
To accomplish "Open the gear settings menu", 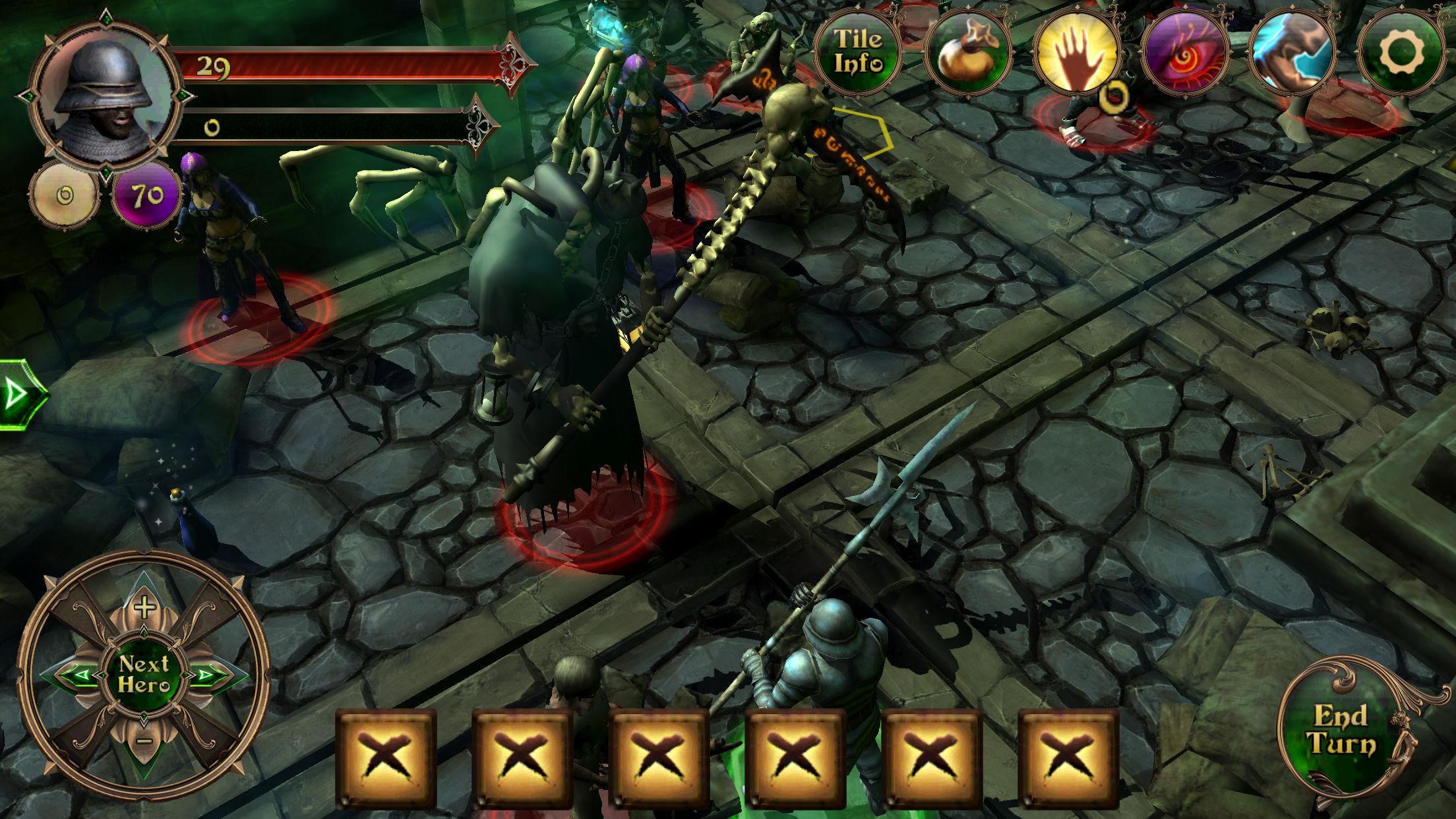I will 1402,53.
